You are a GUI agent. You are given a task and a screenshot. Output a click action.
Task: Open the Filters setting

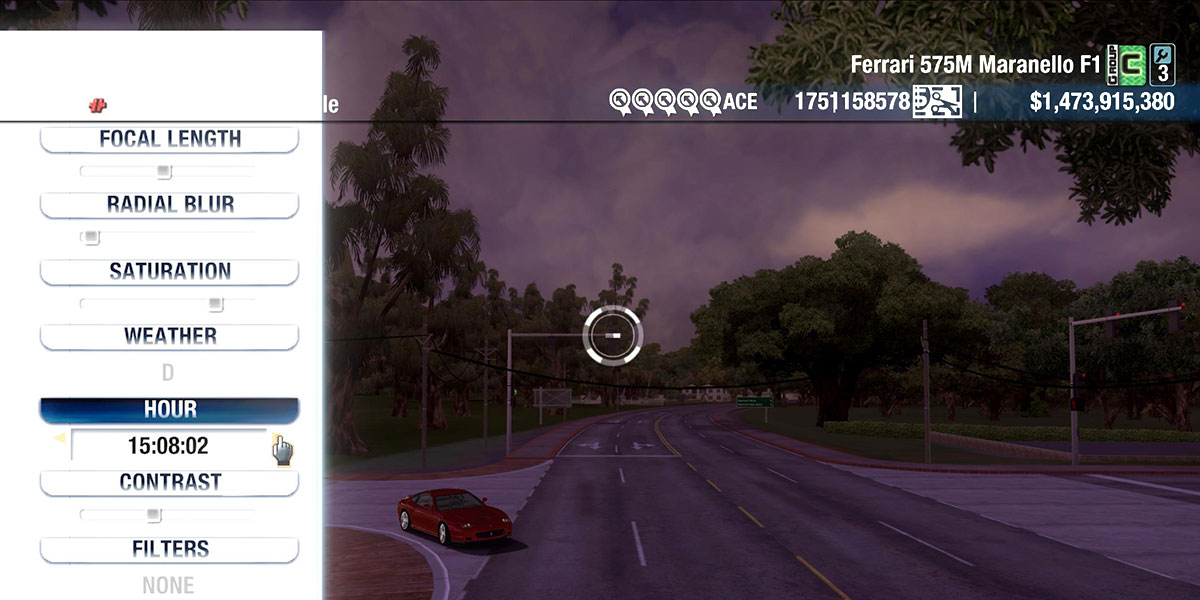169,549
